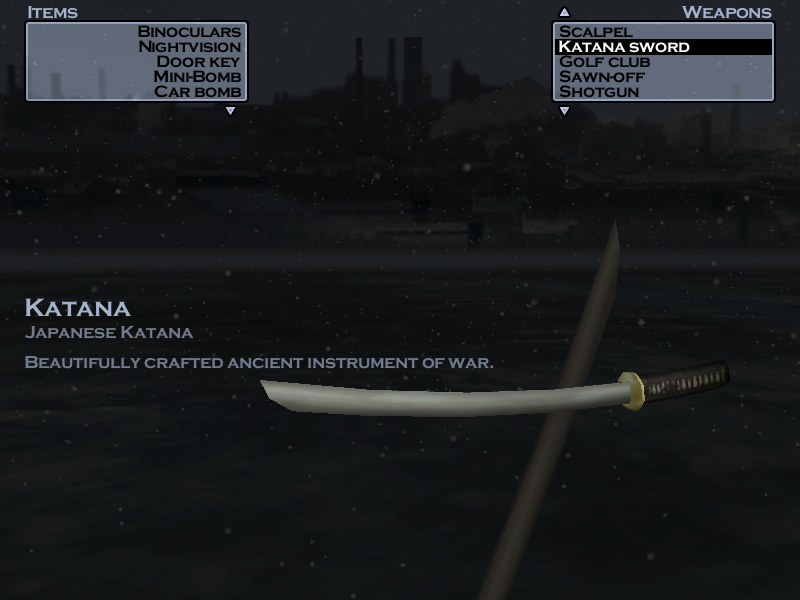Click the Weapons list up arrow
Image resolution: width=800 pixels, height=600 pixels.
pos(564,13)
